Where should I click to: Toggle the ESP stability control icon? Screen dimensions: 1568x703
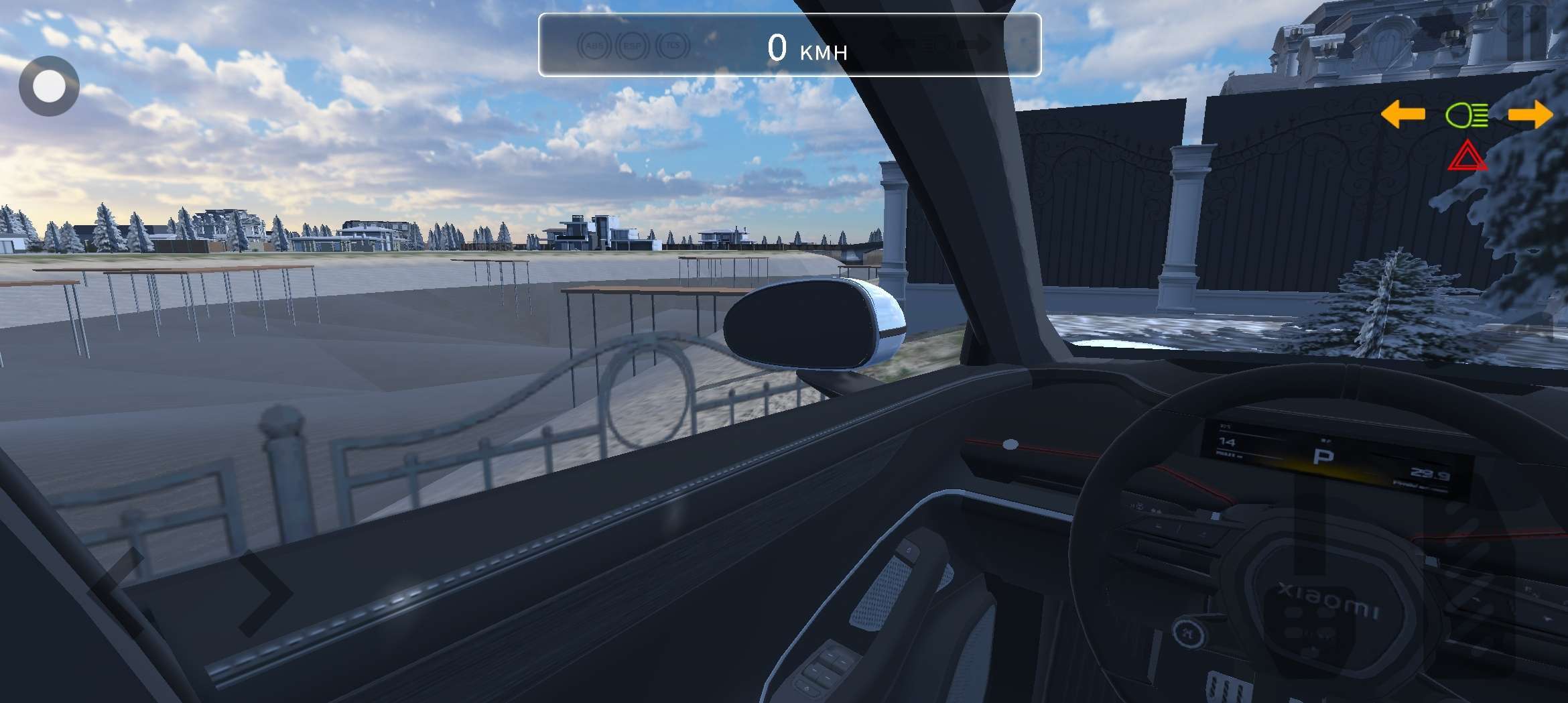pyautogui.click(x=633, y=46)
